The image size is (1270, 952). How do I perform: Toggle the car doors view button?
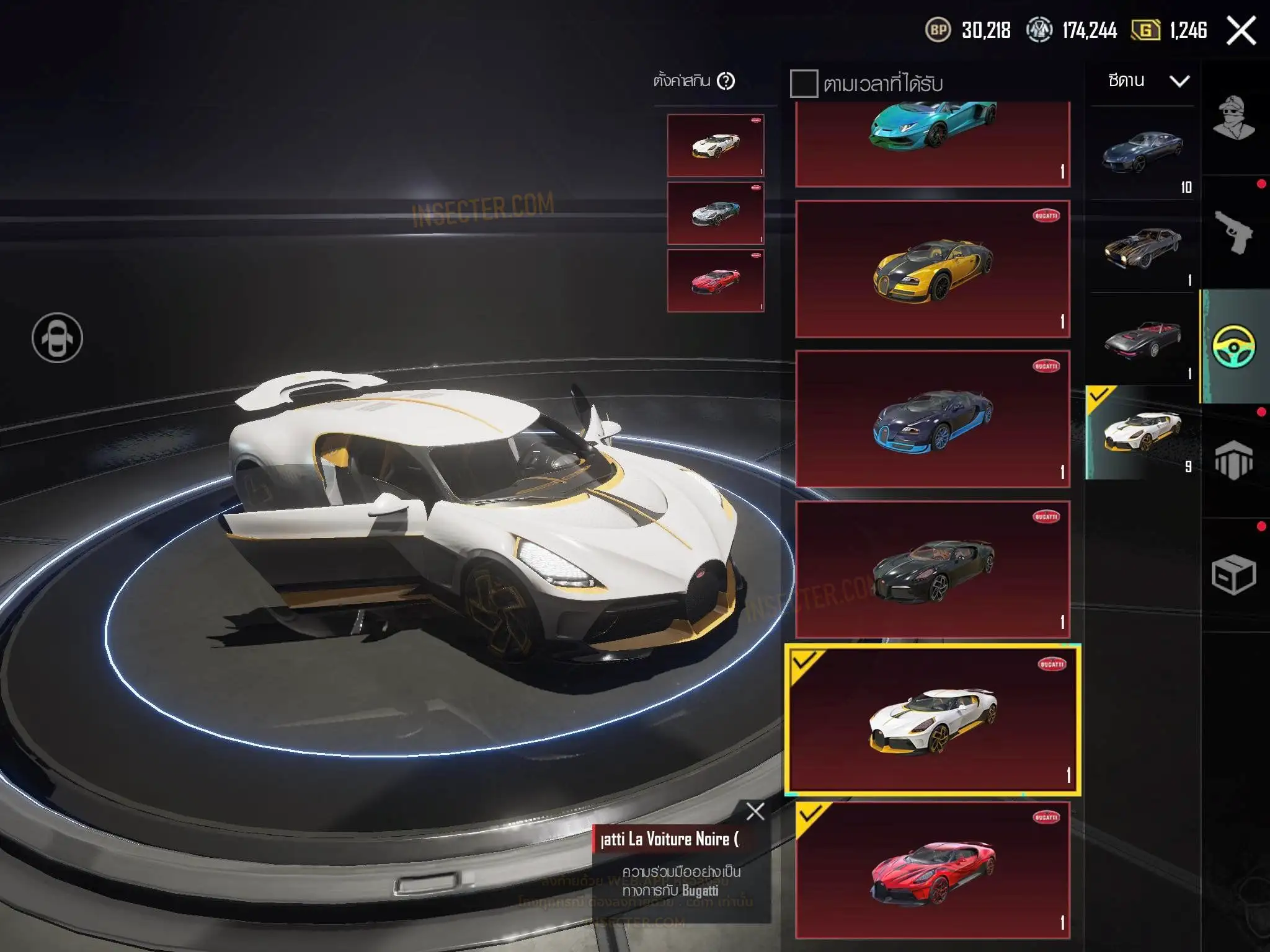(x=57, y=338)
